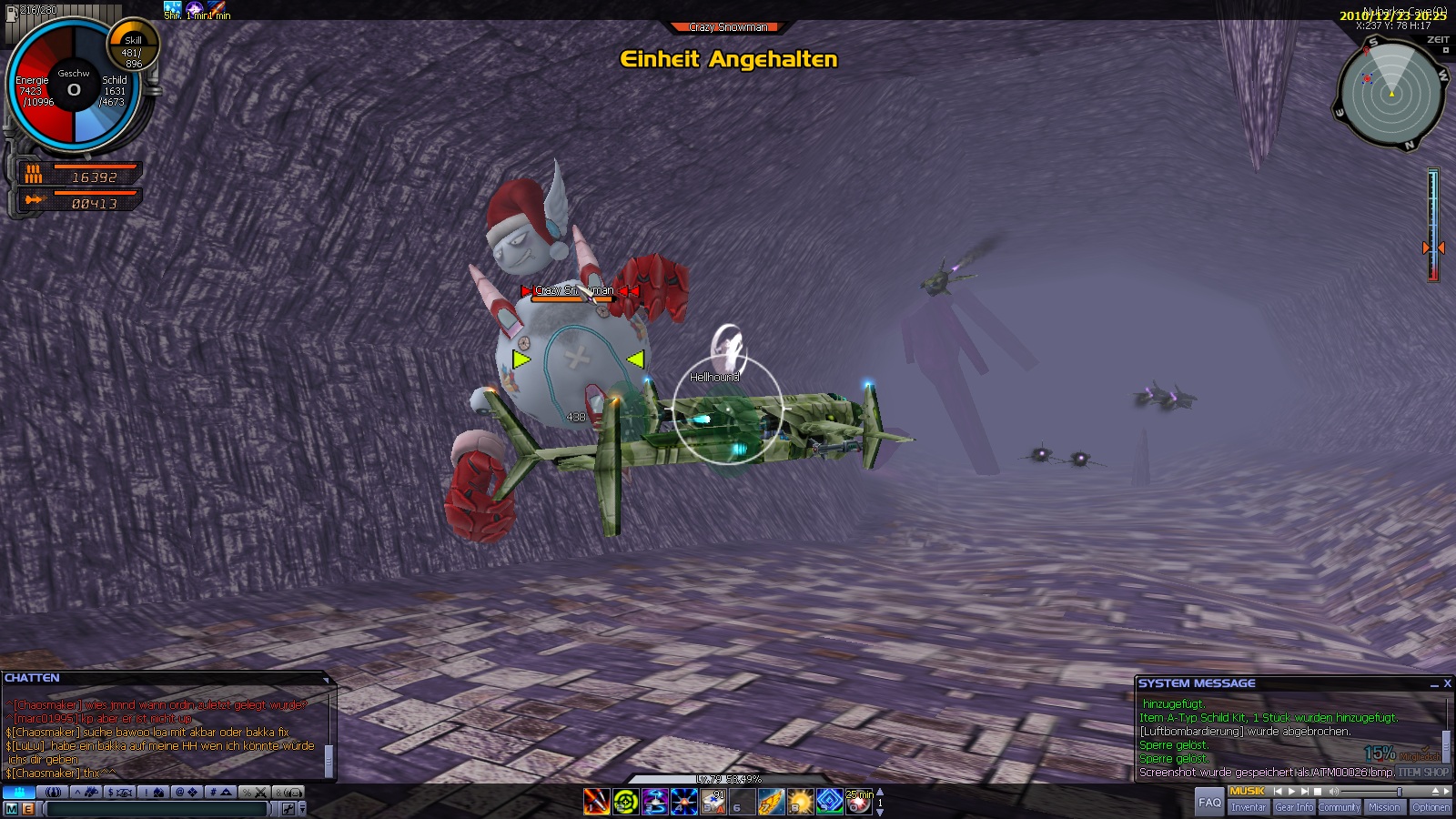Click the chat input field
This screenshot has width=1456, height=819.
point(157,808)
